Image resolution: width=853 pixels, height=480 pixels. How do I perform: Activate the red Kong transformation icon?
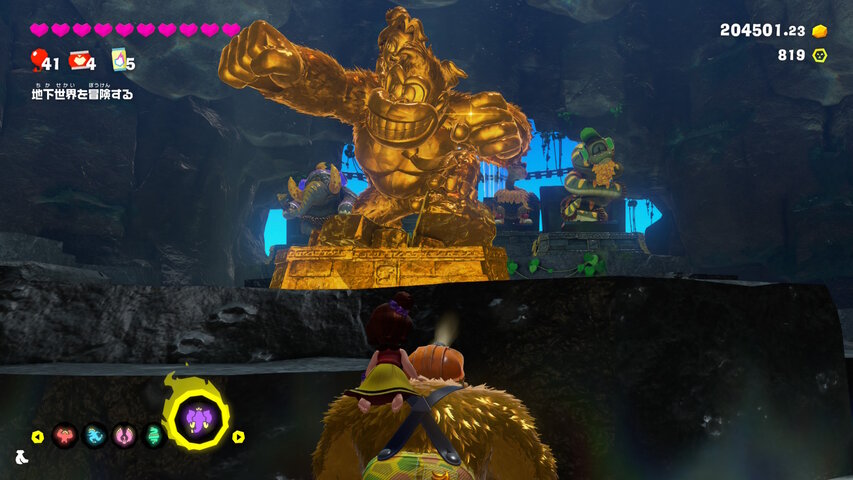(x=65, y=436)
